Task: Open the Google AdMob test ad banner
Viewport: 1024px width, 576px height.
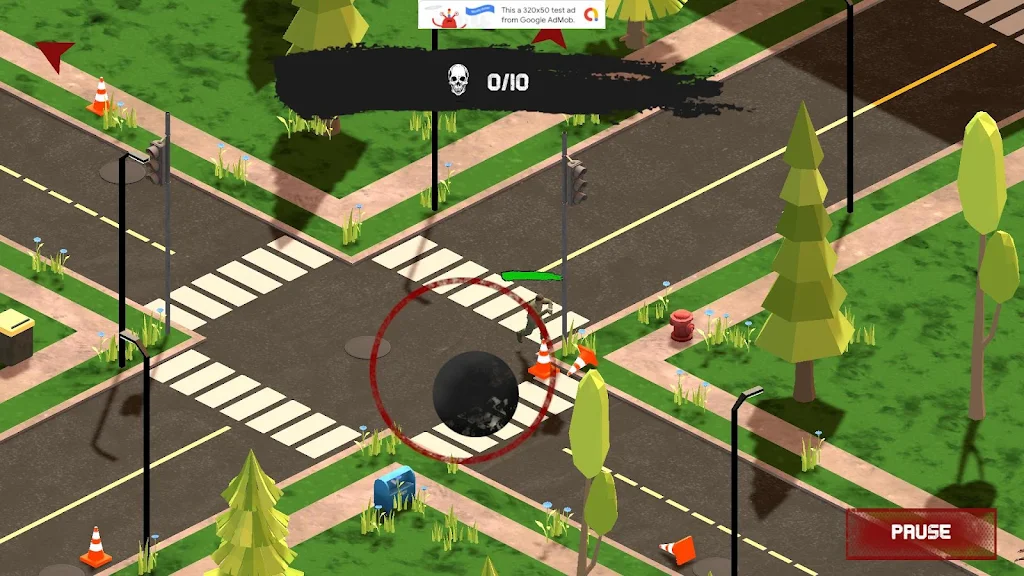Action: [x=511, y=14]
